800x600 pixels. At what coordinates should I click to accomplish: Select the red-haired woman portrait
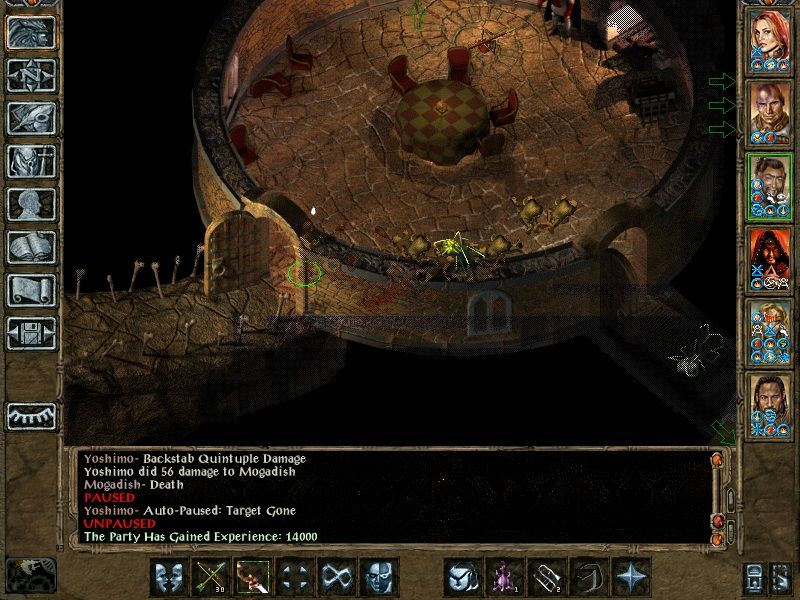[769, 40]
